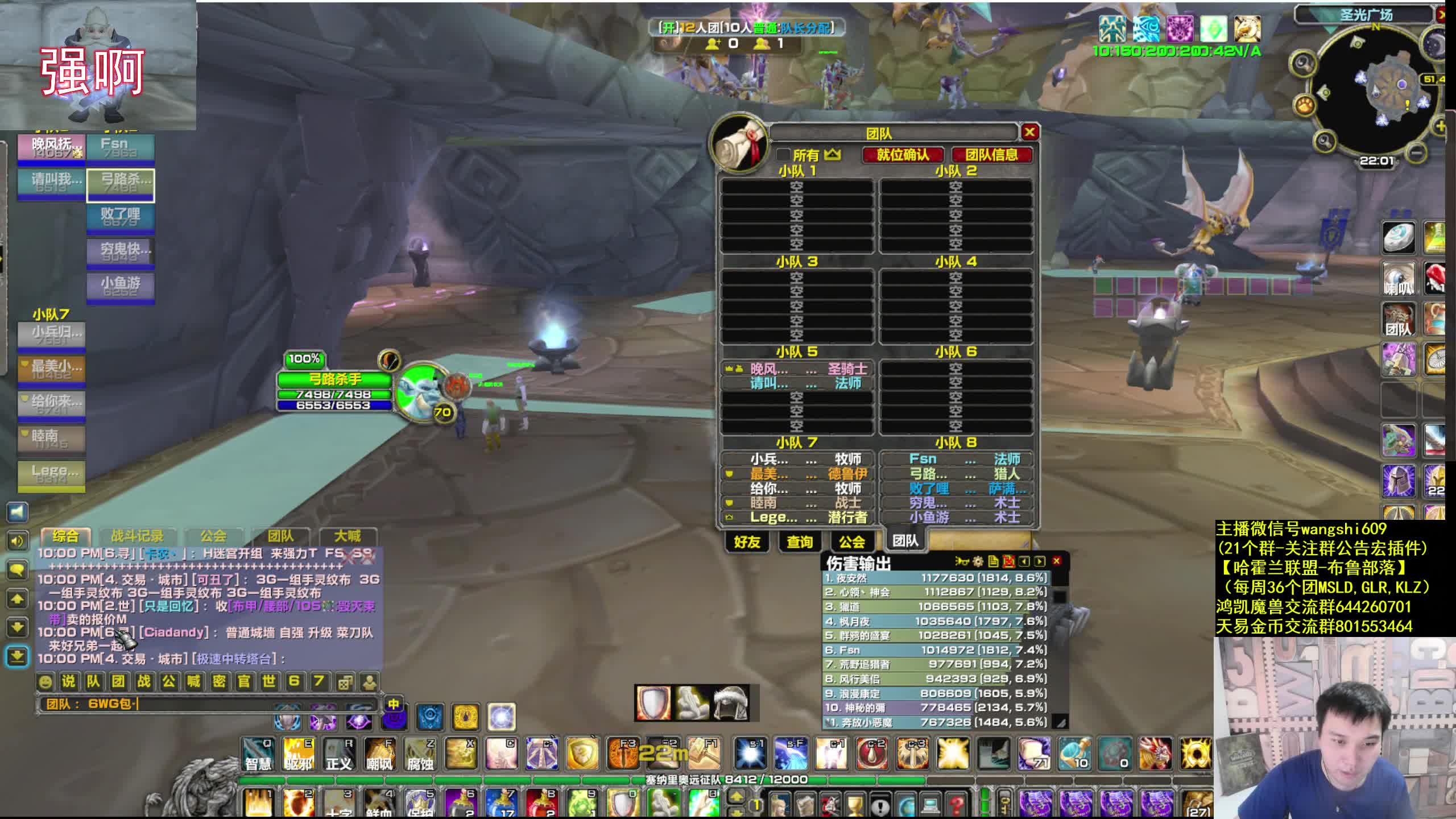Use the 腐蚀 ability icon

click(420, 754)
